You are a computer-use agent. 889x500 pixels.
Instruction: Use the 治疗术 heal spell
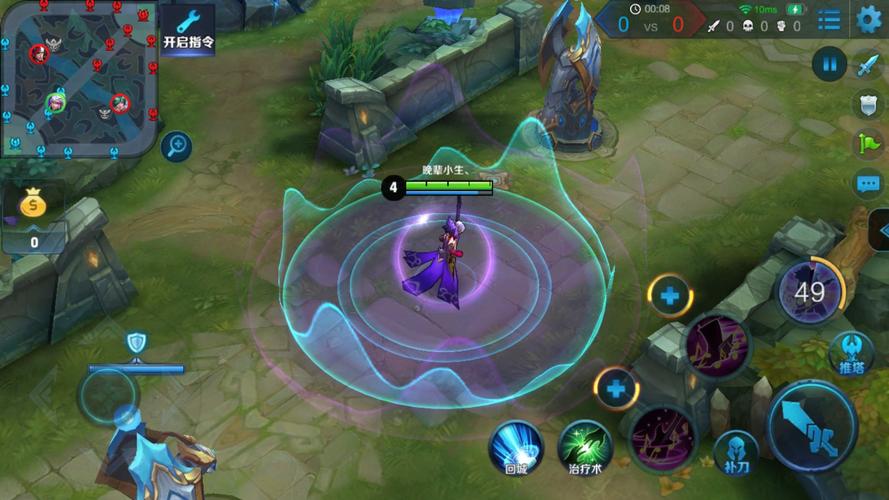(585, 446)
